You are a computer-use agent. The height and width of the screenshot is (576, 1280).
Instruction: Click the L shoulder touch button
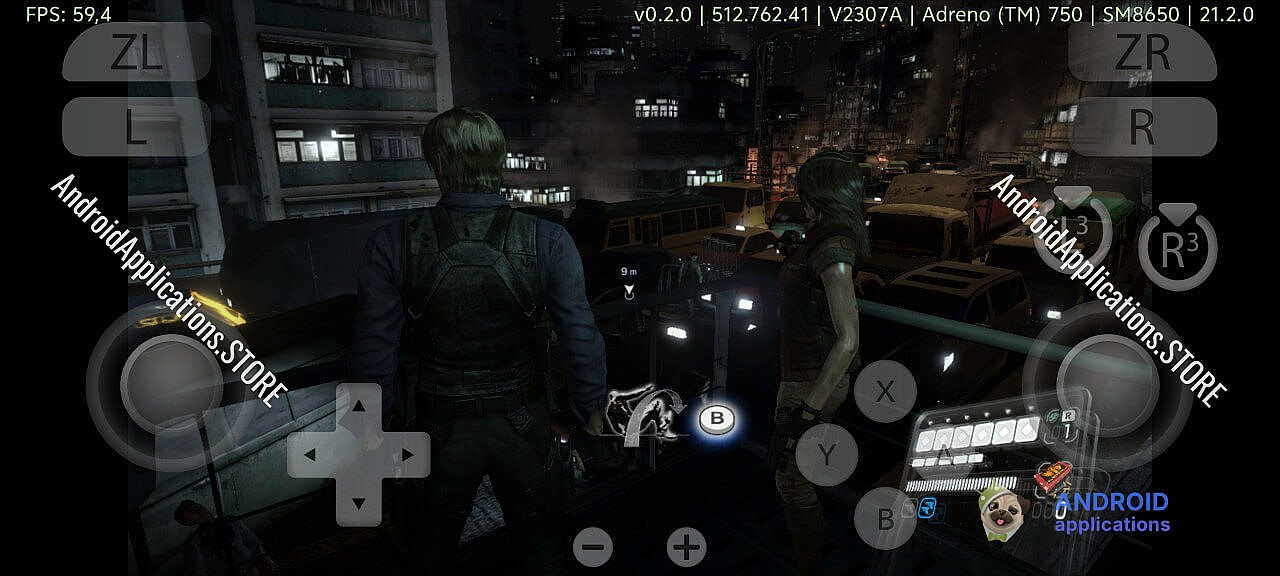(137, 127)
